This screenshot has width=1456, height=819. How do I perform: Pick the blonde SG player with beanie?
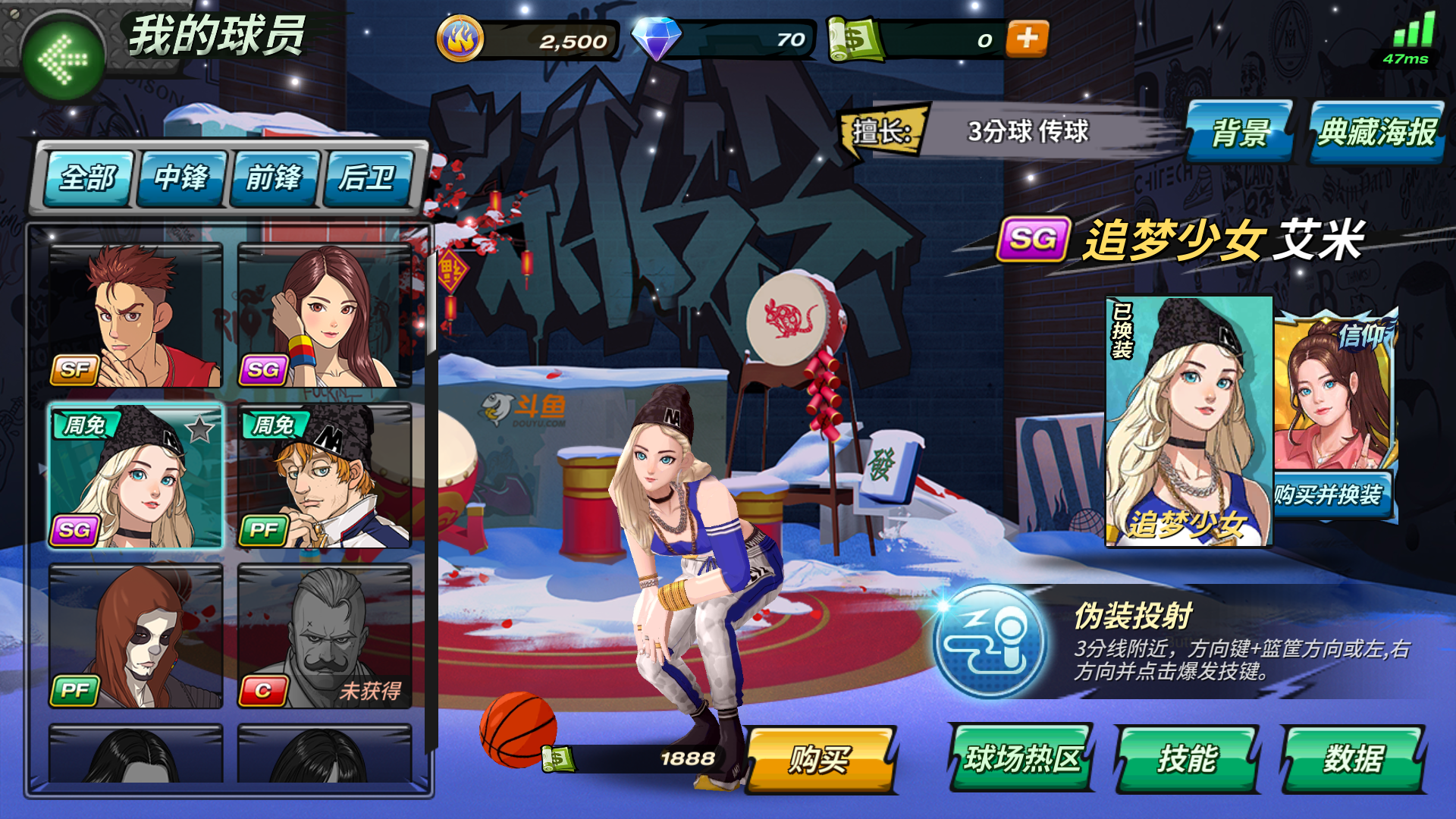click(136, 476)
